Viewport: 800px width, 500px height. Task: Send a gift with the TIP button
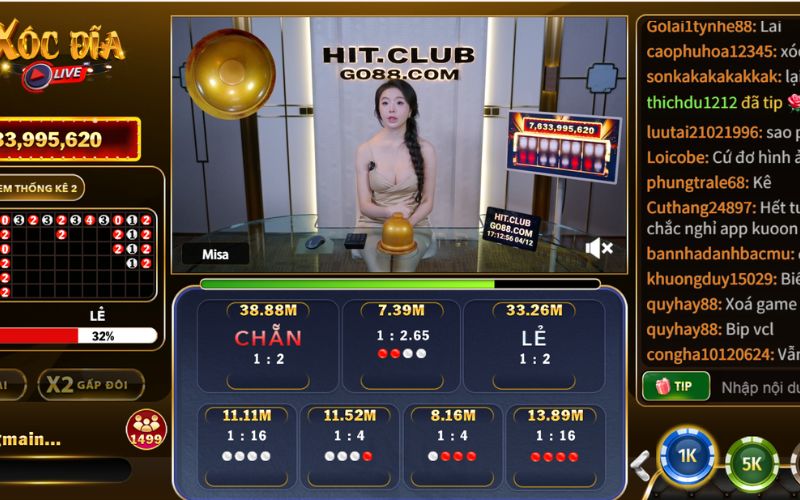(x=675, y=386)
